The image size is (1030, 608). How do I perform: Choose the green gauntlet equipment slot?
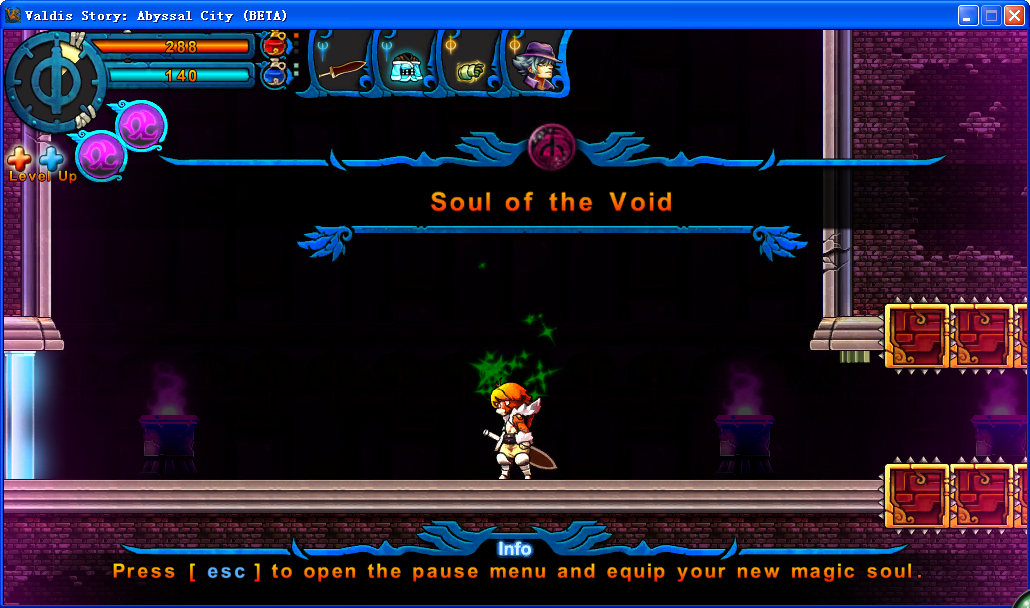[x=470, y=68]
